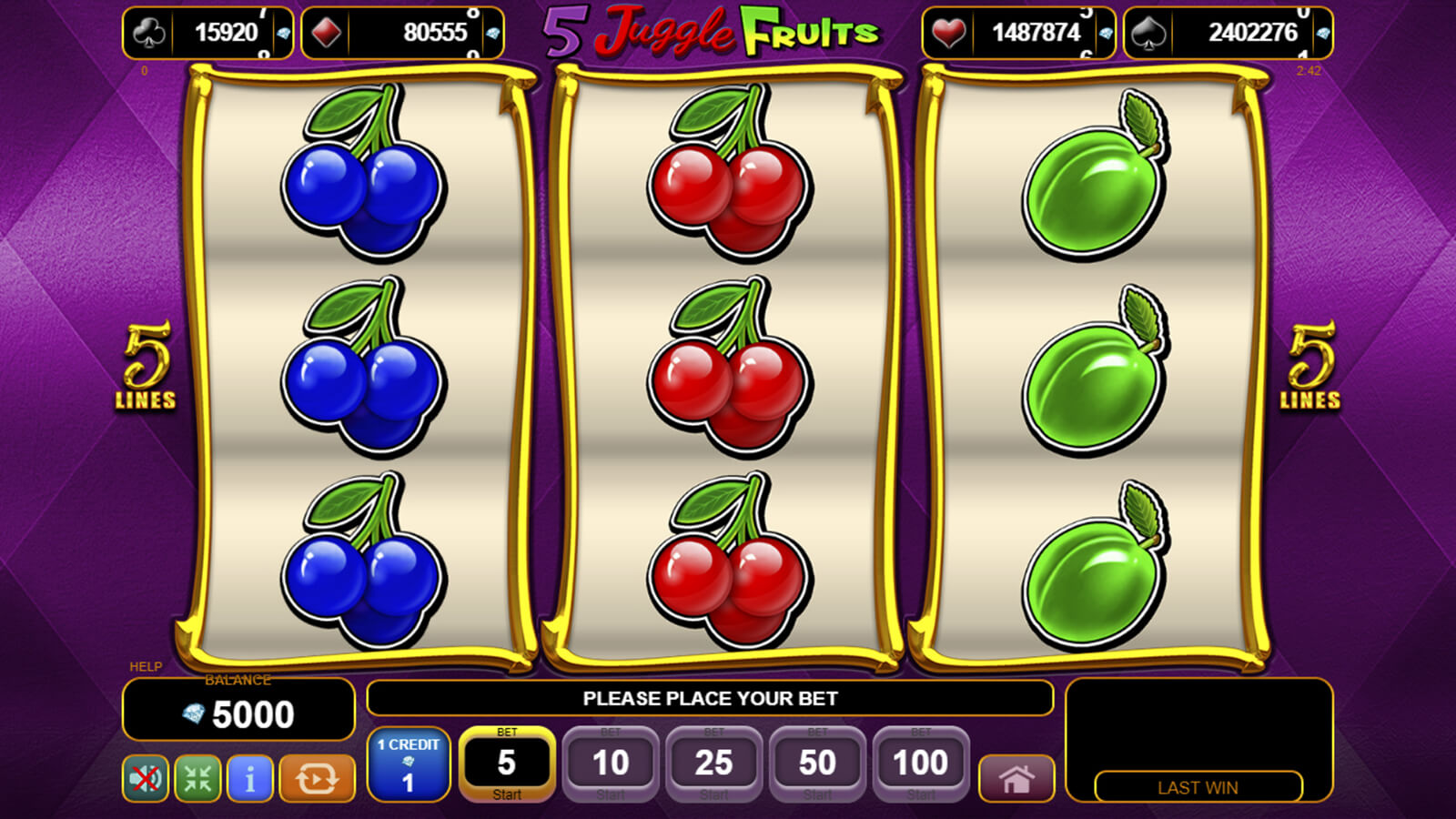View the diamonds jackpot panel
This screenshot has width=1456, height=819.
click(402, 33)
